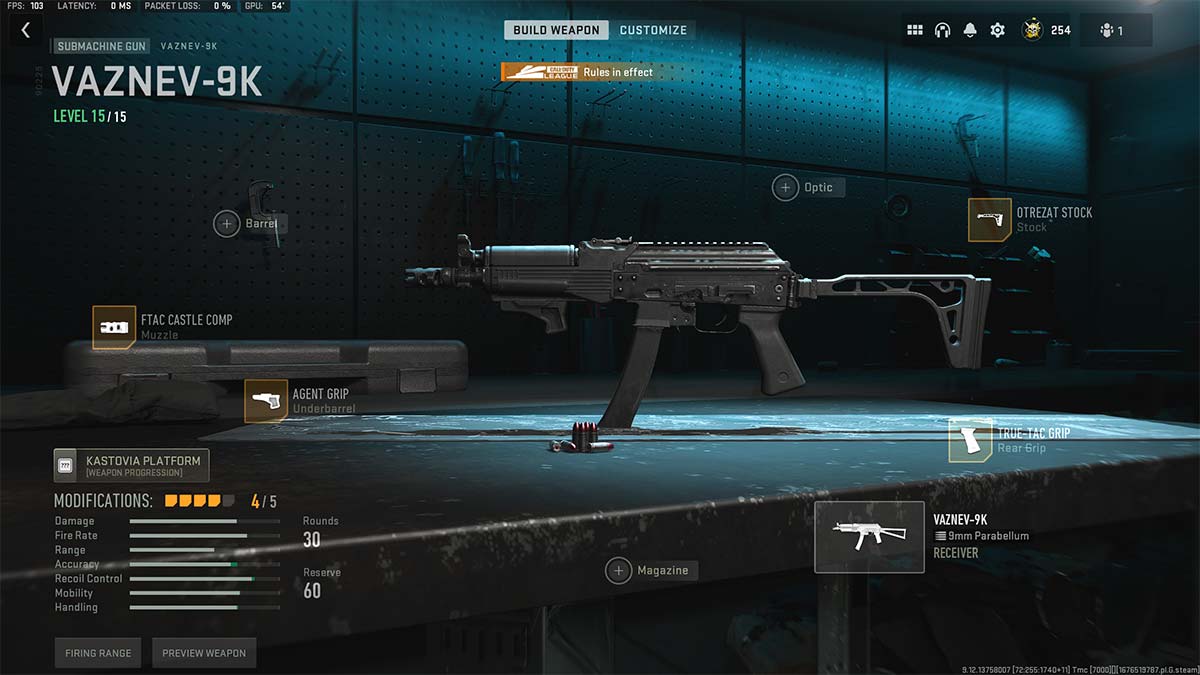Open the party members panel
This screenshot has width=1200, height=675.
pyautogui.click(x=1115, y=30)
